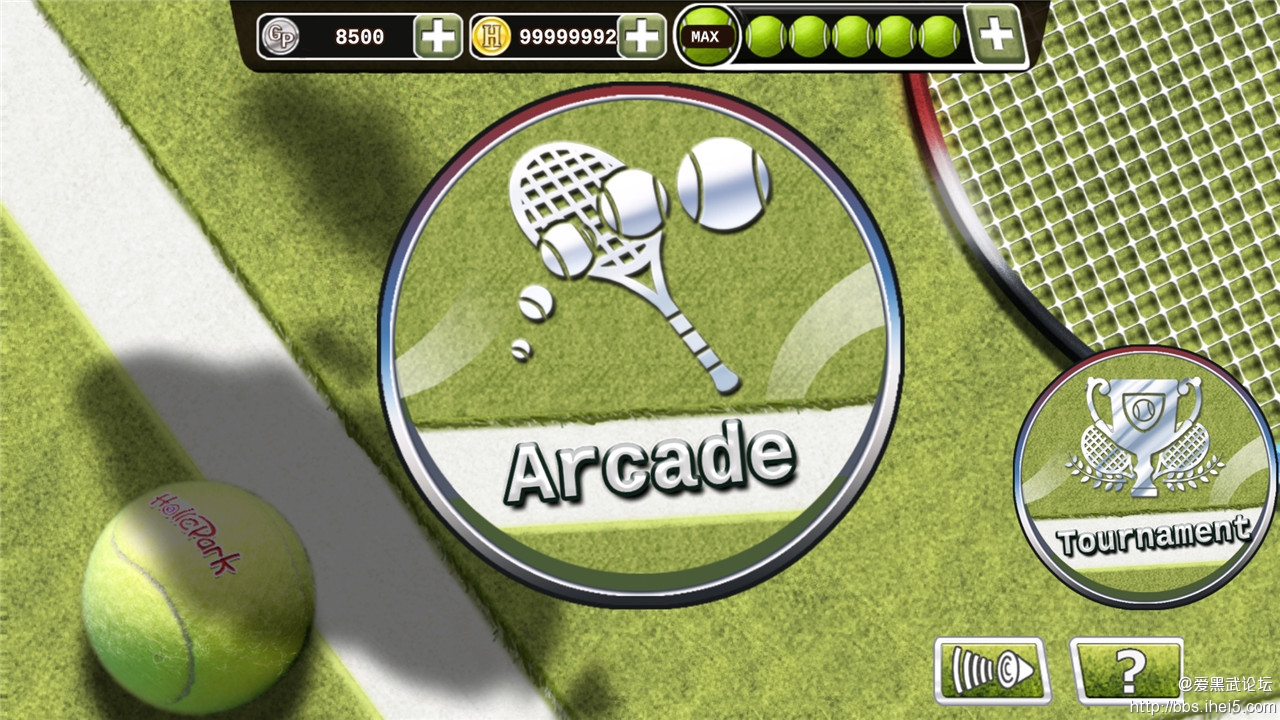Buy more gold H coins with plus

642,37
